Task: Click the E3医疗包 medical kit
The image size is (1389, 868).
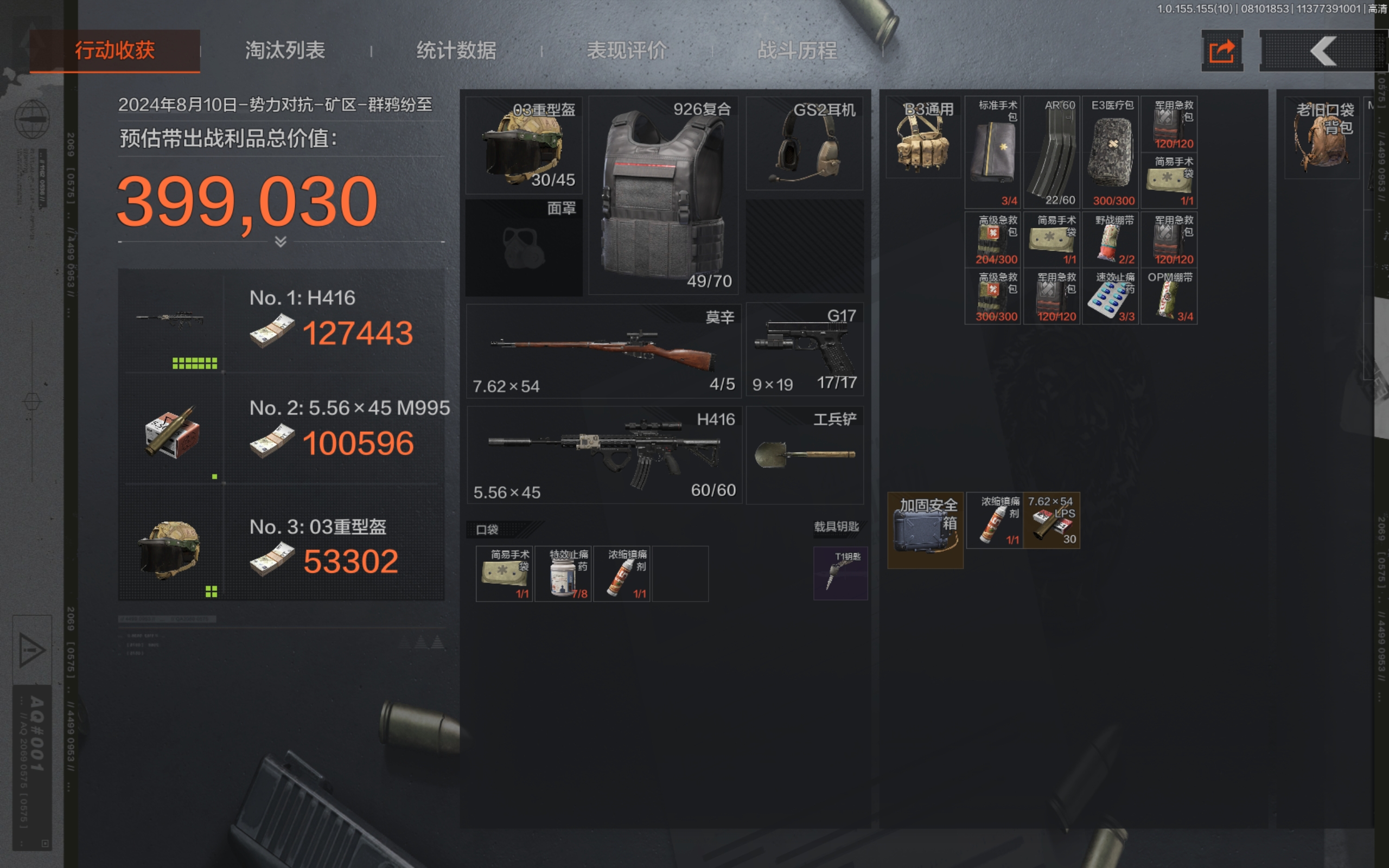Action: coord(1111,152)
